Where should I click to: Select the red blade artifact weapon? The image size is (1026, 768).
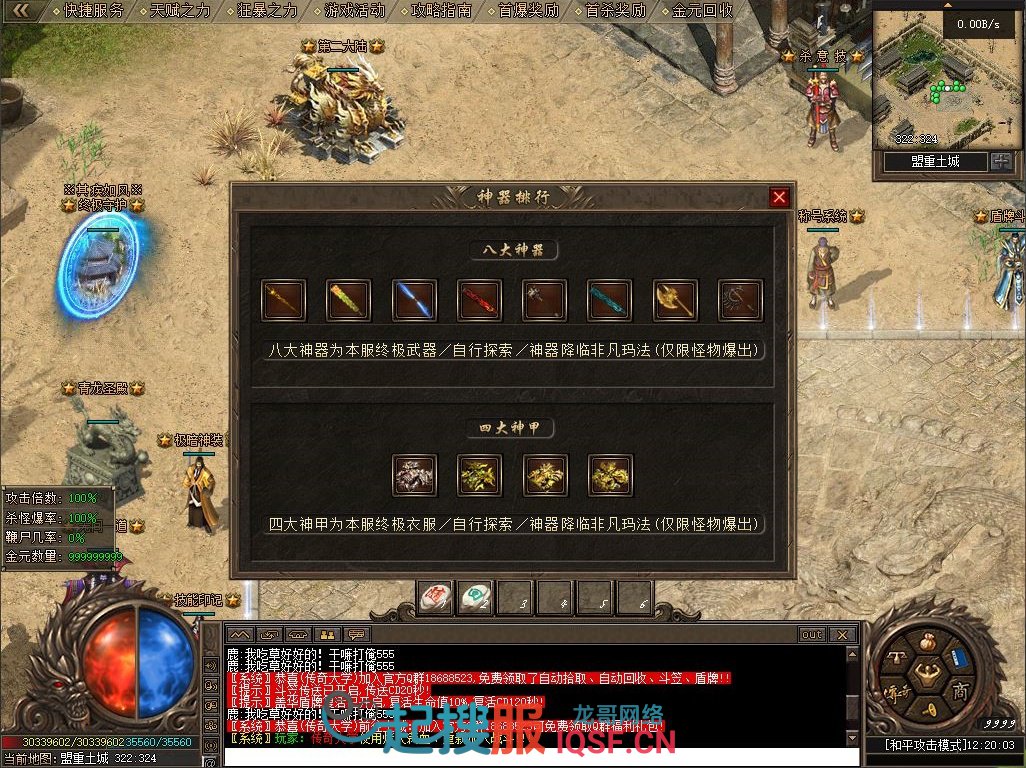479,300
